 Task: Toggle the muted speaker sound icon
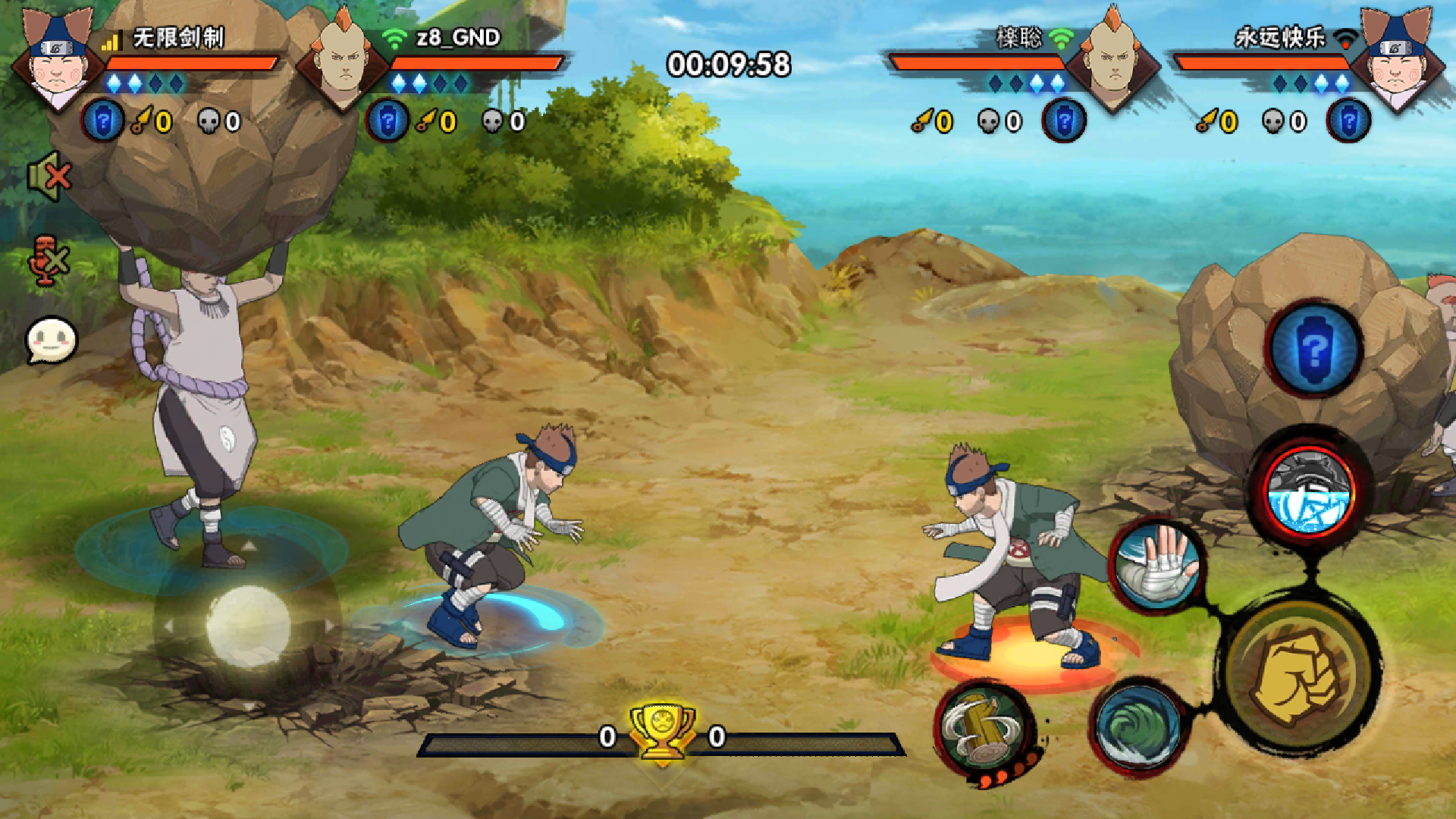pyautogui.click(x=49, y=177)
